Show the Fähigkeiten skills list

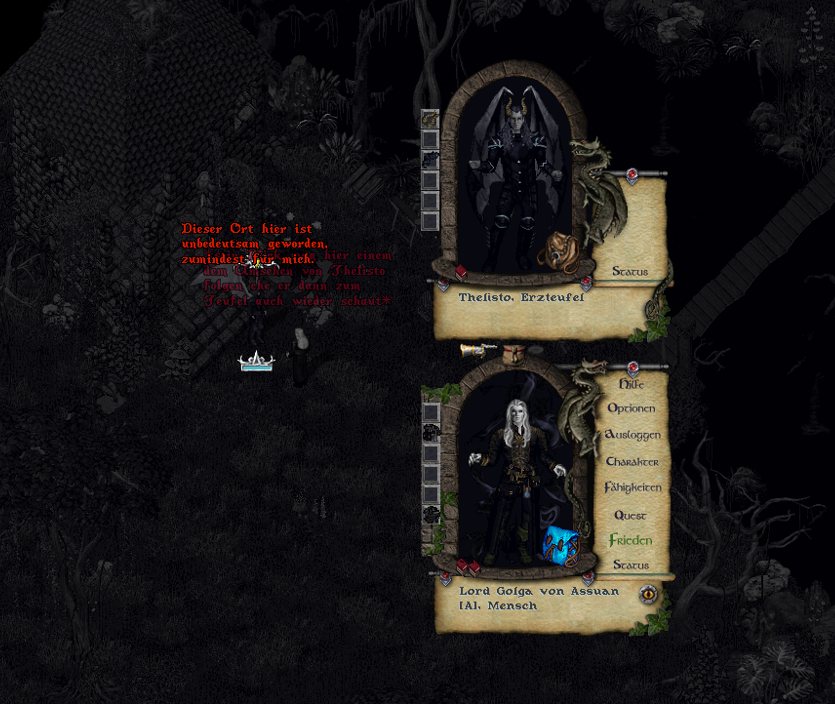(x=632, y=487)
